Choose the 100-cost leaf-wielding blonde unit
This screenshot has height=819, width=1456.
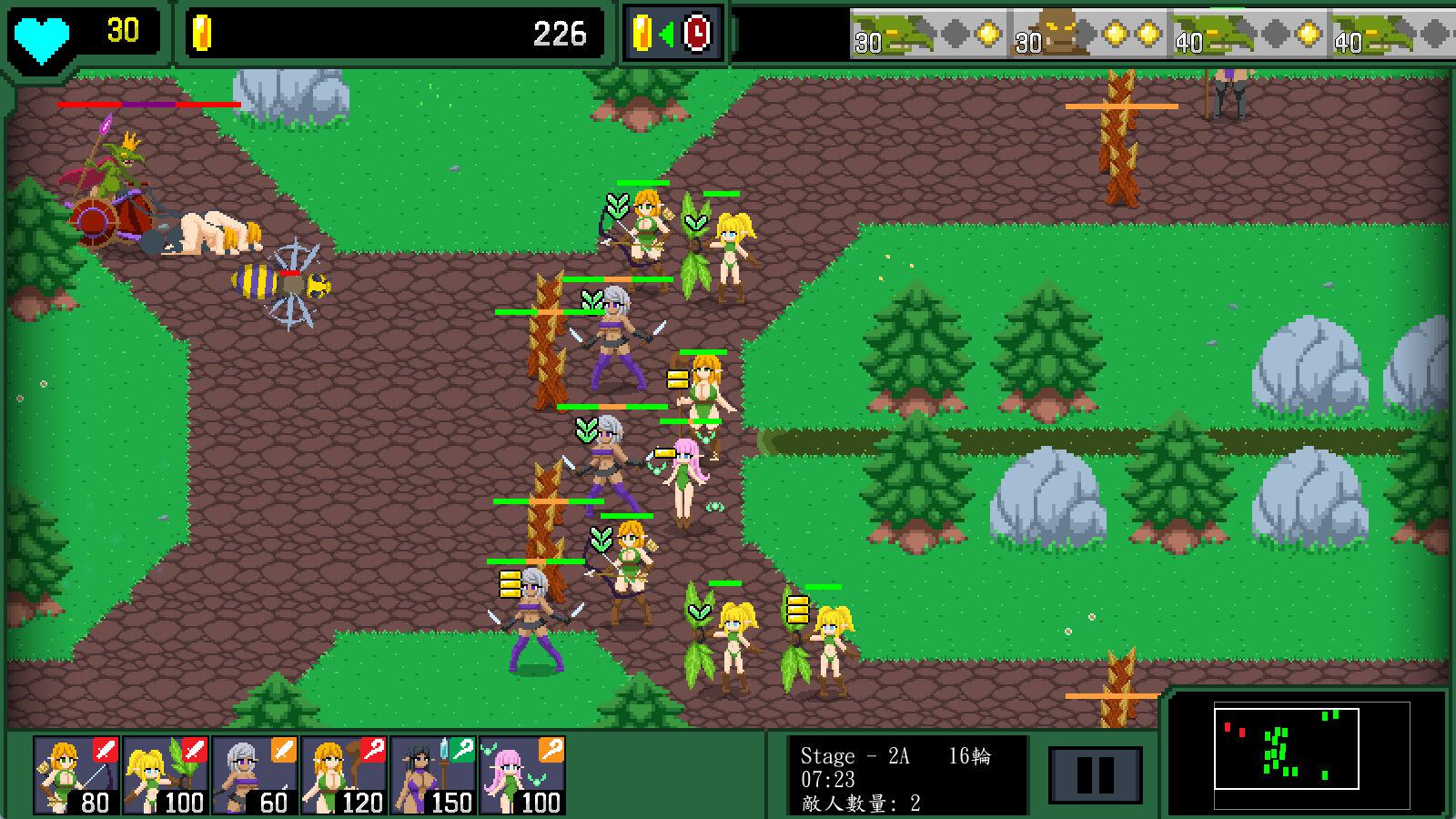tap(166, 775)
